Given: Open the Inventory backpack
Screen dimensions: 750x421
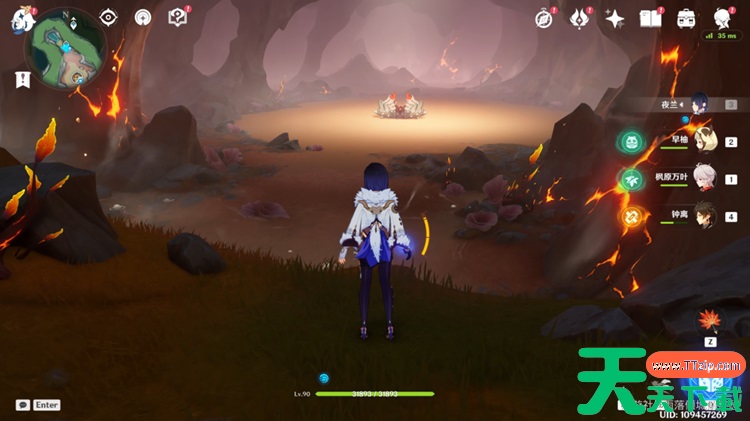Looking at the screenshot, I should (686, 18).
